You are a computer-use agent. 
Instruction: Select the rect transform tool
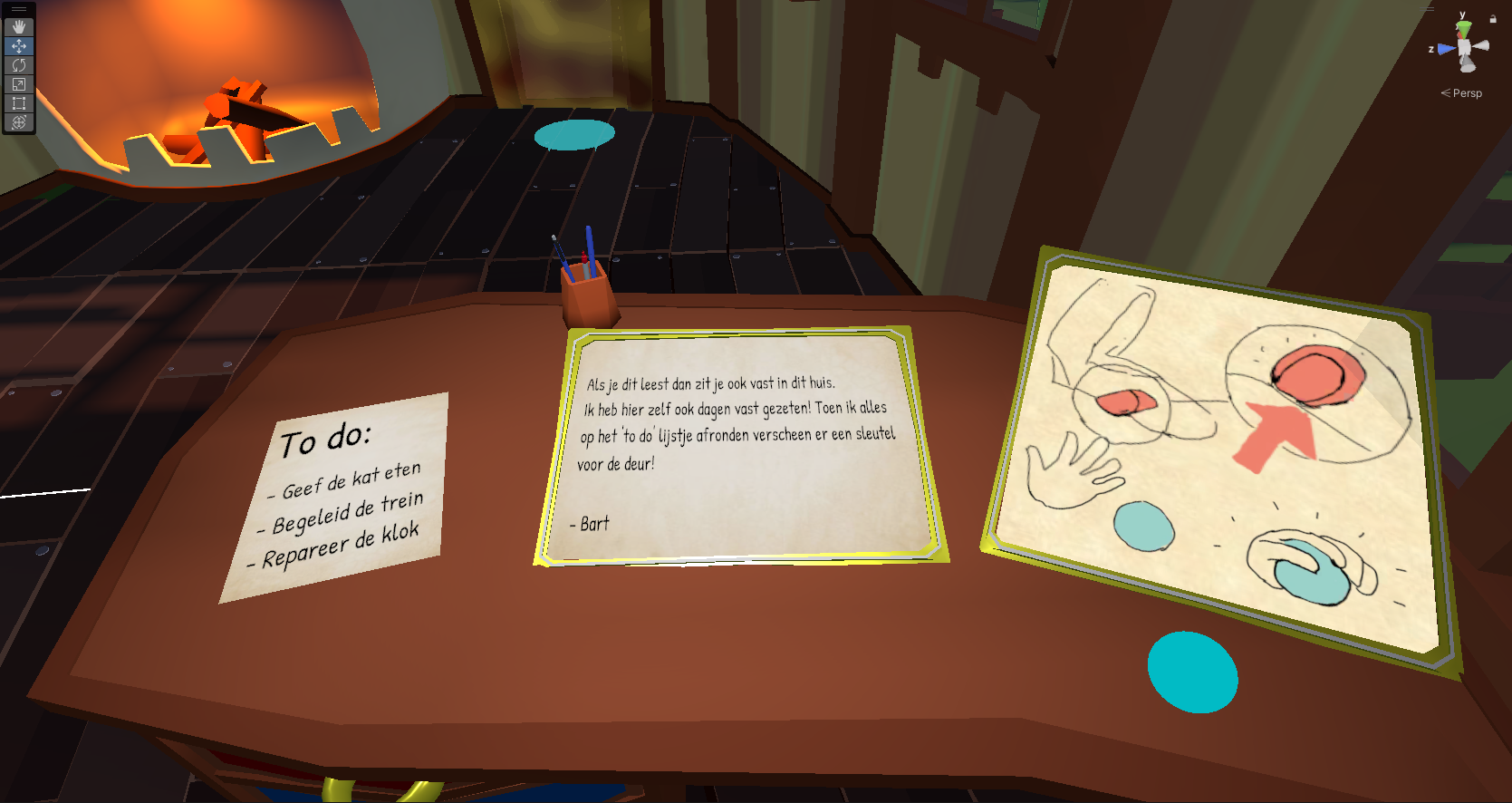tap(19, 103)
